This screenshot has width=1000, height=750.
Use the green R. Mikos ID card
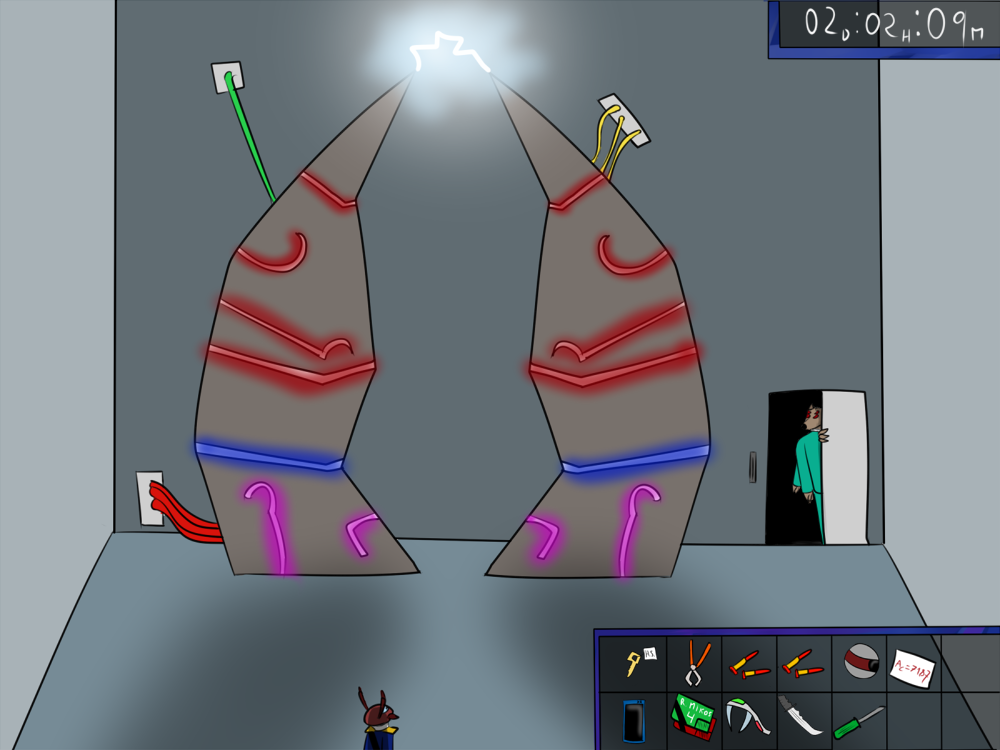(x=694, y=717)
